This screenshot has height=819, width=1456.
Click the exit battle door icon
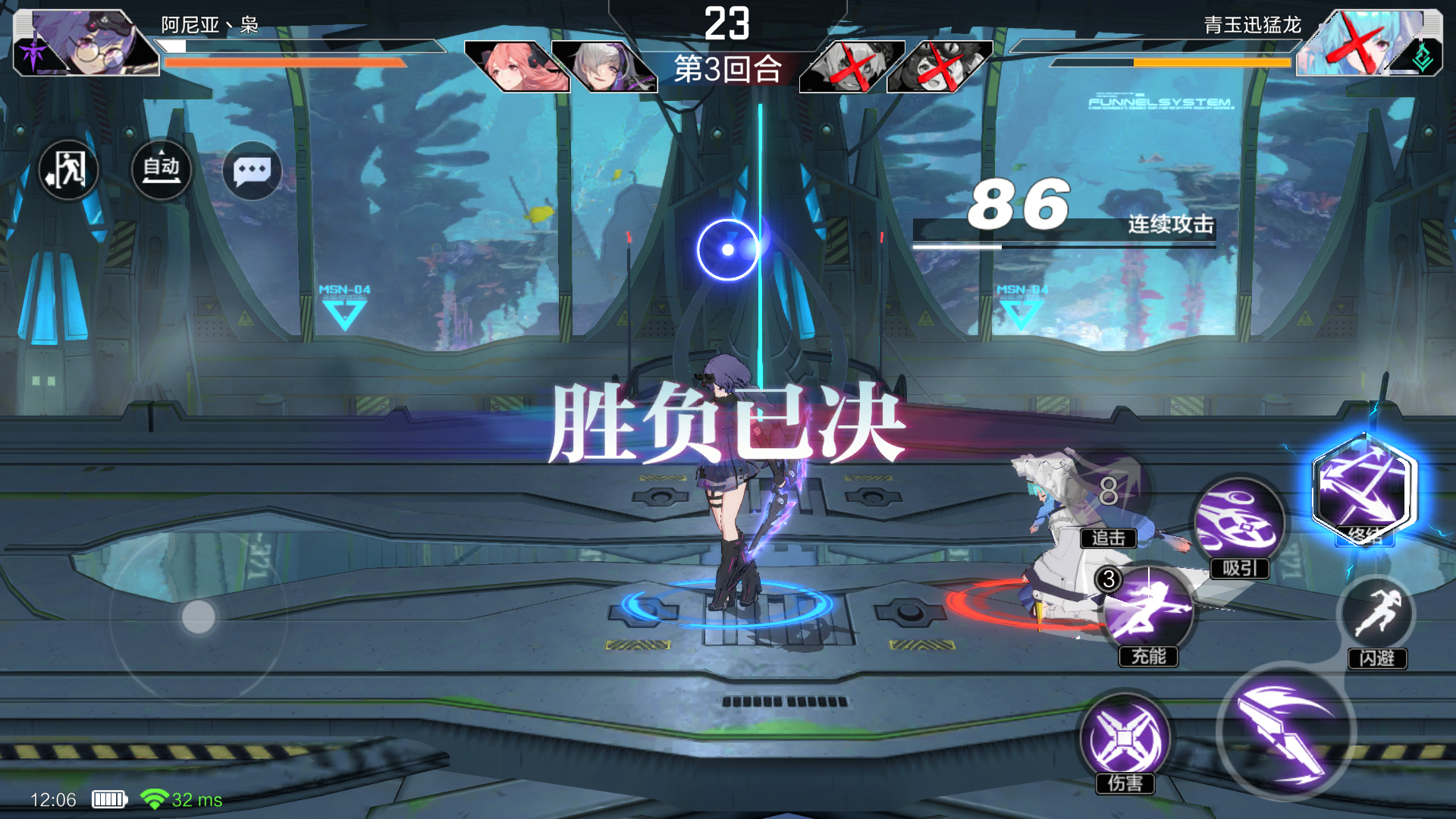67,170
